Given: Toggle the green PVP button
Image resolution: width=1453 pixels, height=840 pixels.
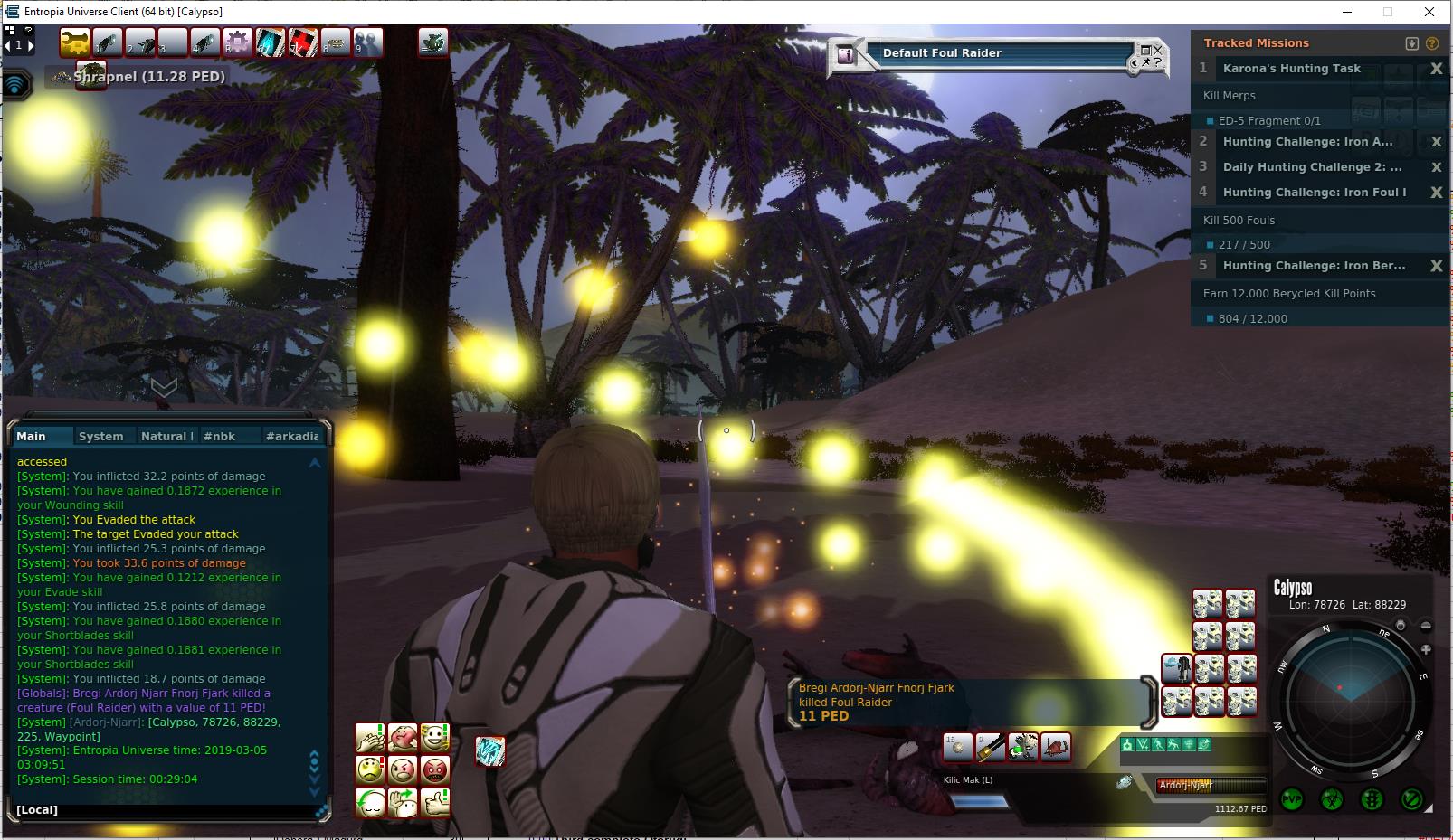Looking at the screenshot, I should [1291, 799].
